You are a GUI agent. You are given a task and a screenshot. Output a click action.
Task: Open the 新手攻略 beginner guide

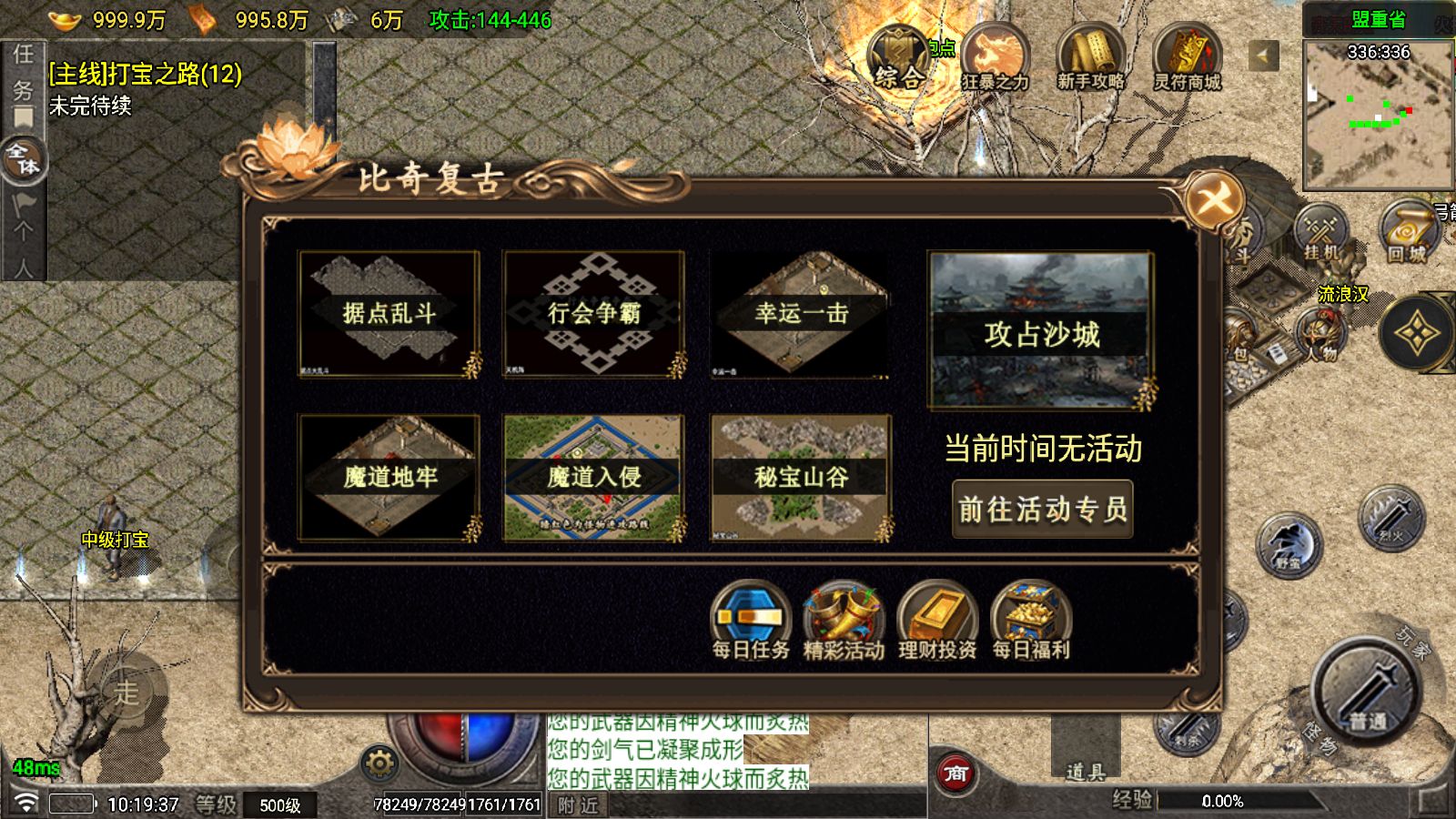tap(1090, 59)
